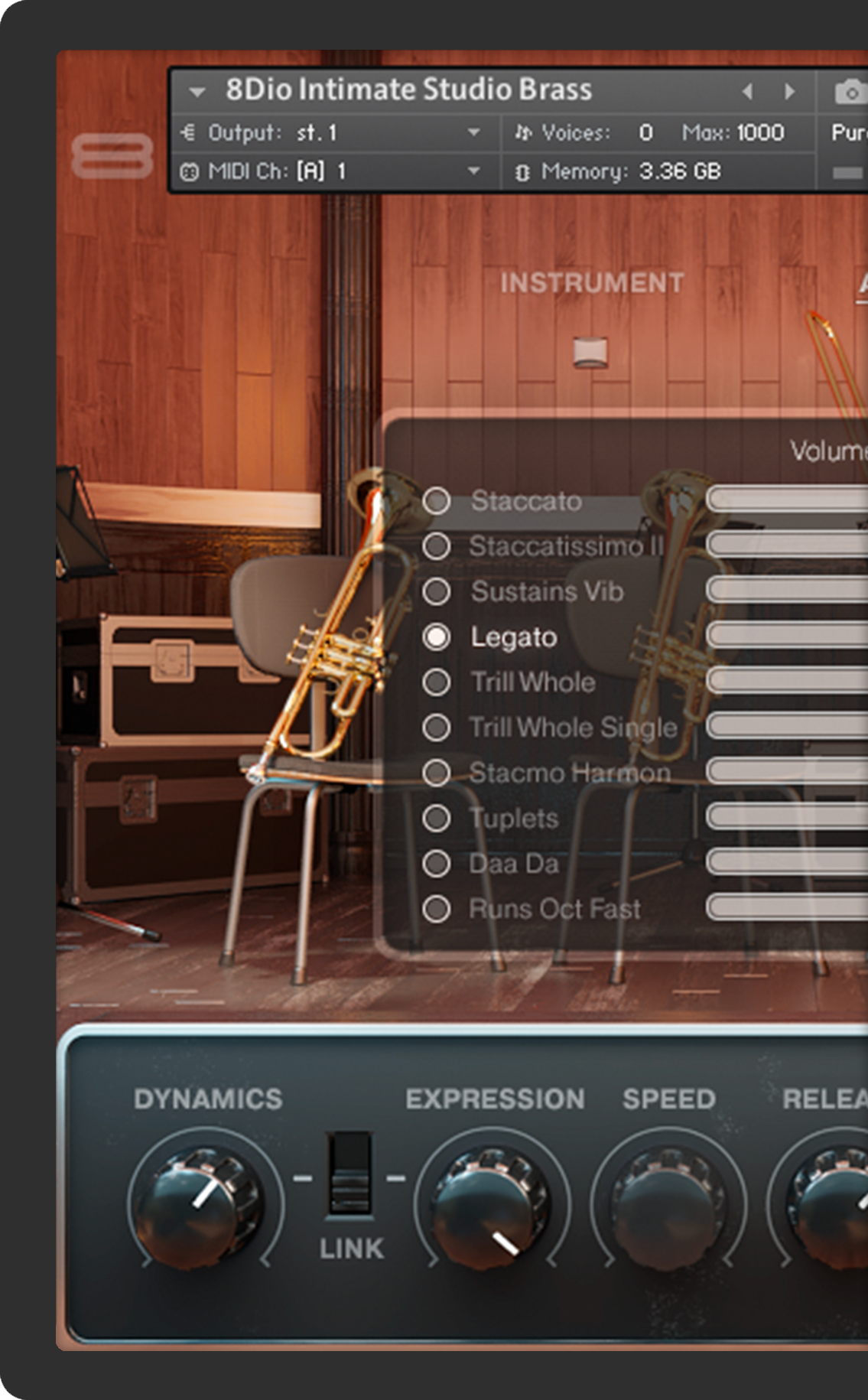This screenshot has width=868, height=1400.
Task: Choose the Stacmo Harmon articulation
Action: click(437, 773)
